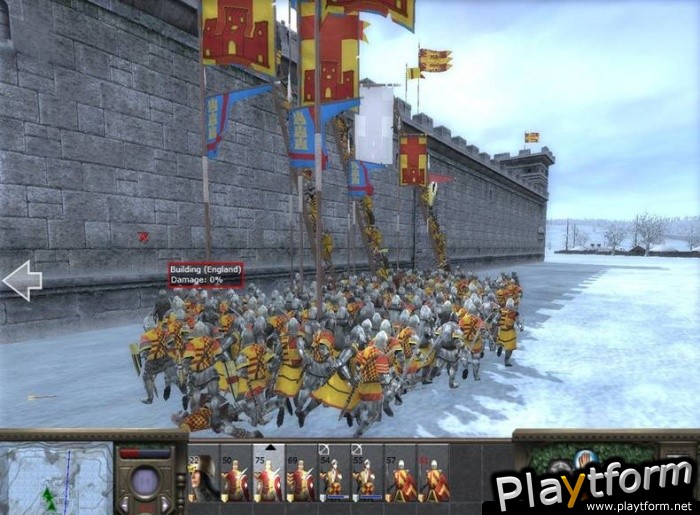Select the unit card with 50 soldiers
The image size is (700, 515).
point(236,477)
